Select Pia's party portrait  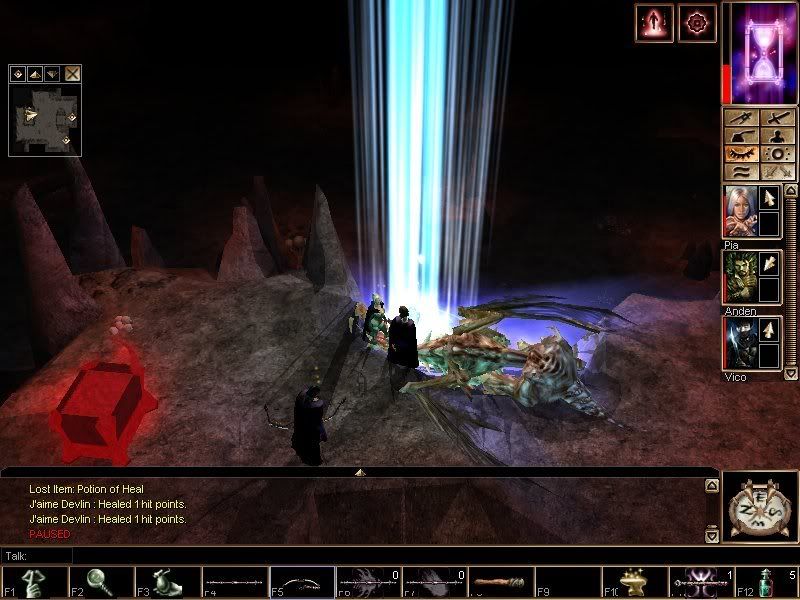(740, 211)
